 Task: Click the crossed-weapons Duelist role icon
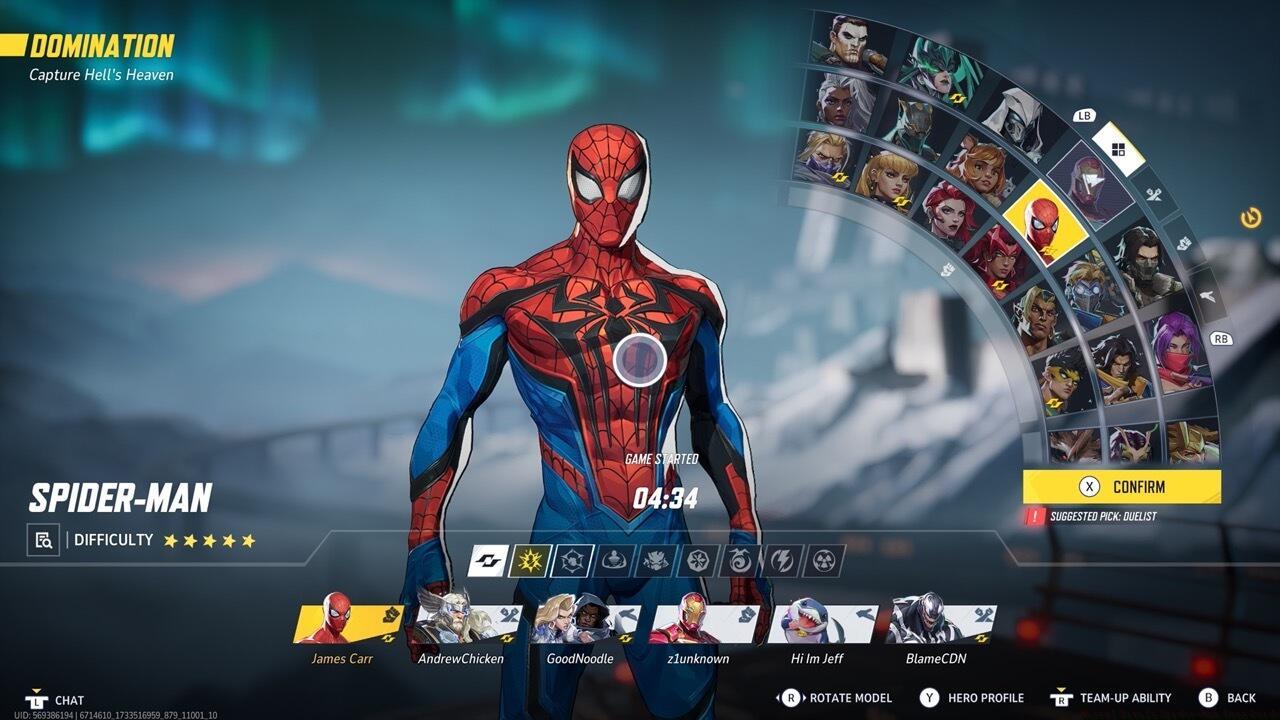tap(1155, 194)
